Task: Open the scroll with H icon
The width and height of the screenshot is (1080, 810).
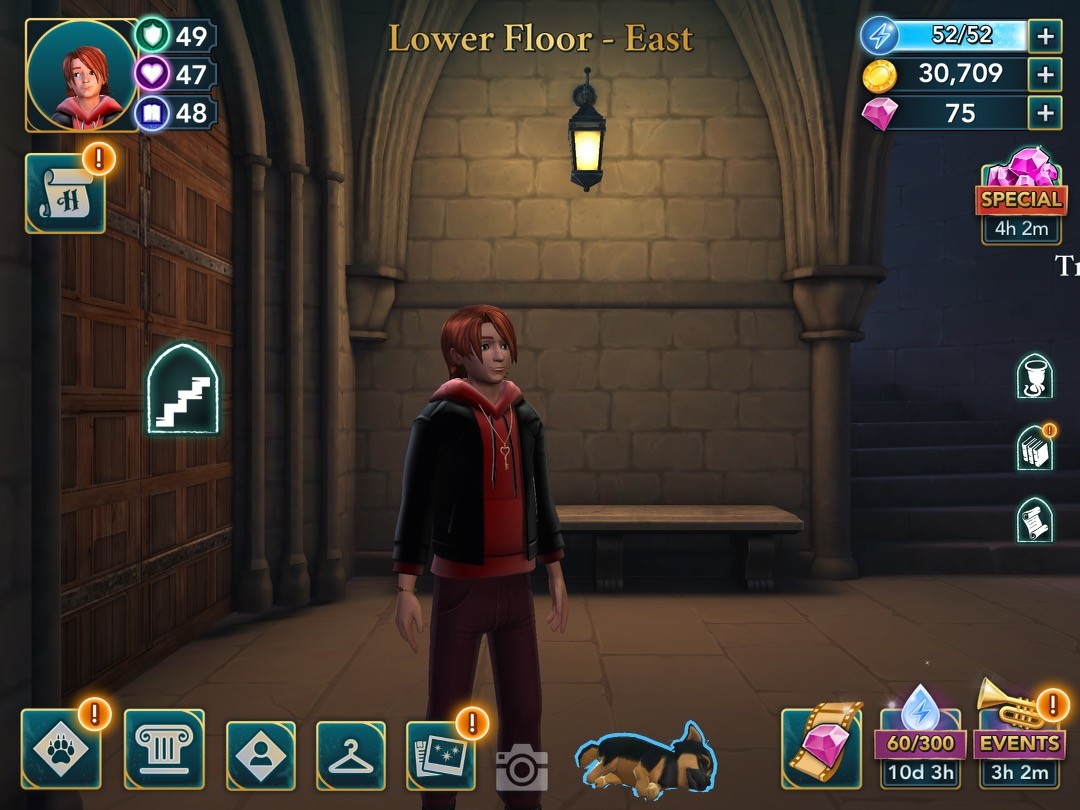Action: pyautogui.click(x=65, y=193)
